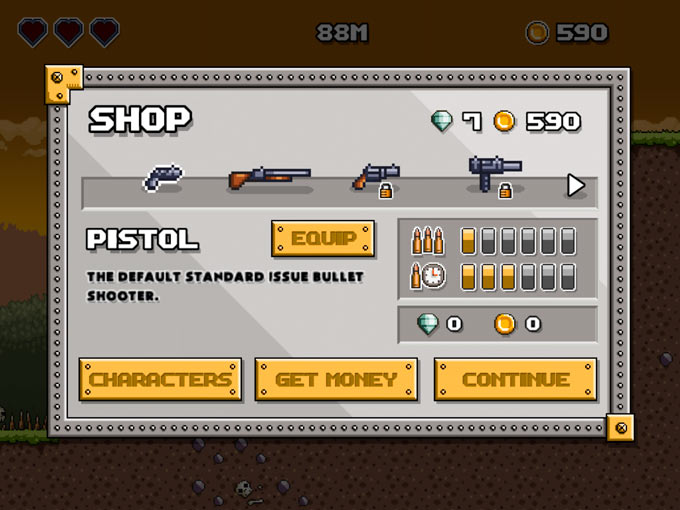Screen dimensions: 680x510
Task: Equip the Pistol weapon
Action: (x=323, y=239)
